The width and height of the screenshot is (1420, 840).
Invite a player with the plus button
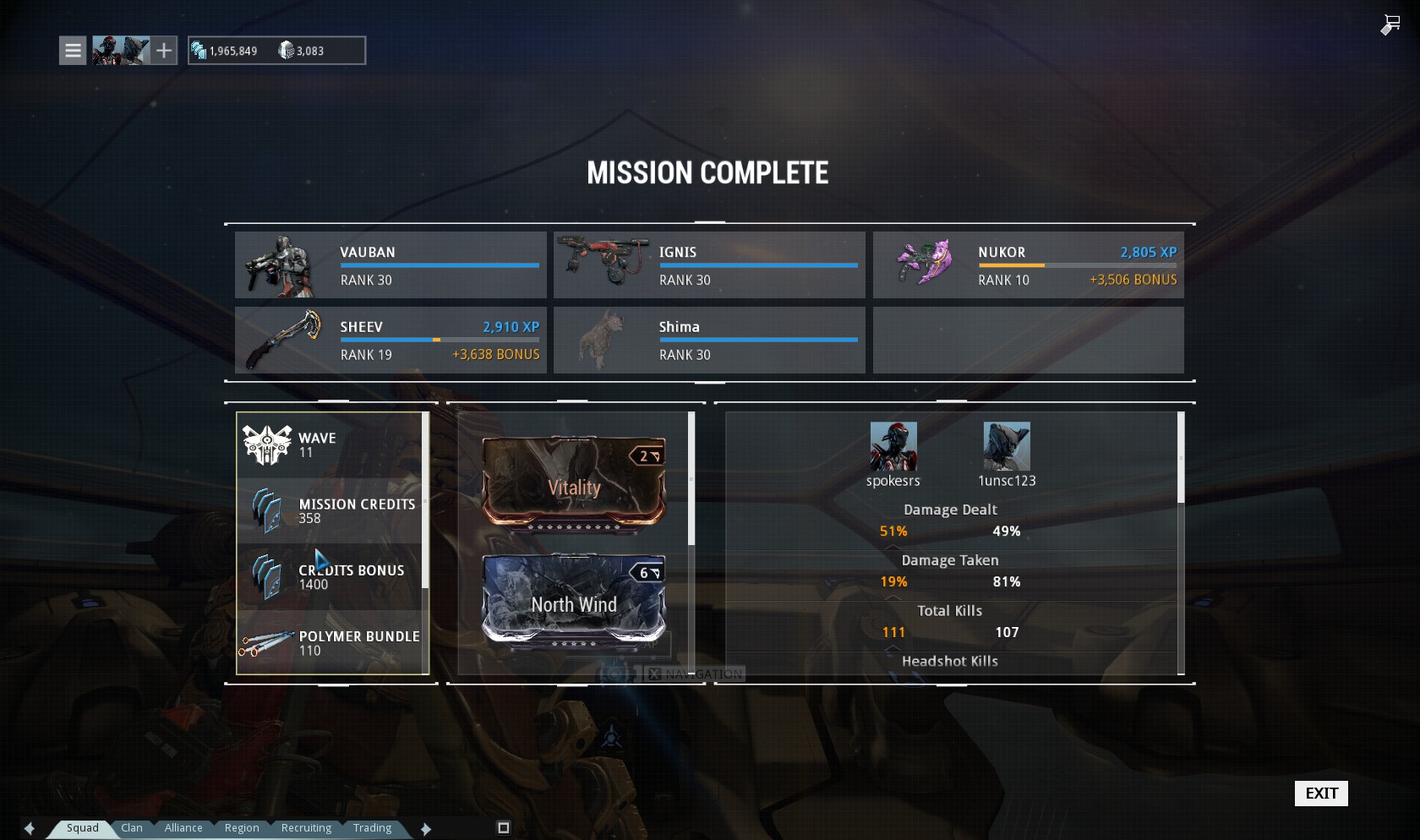pos(164,51)
